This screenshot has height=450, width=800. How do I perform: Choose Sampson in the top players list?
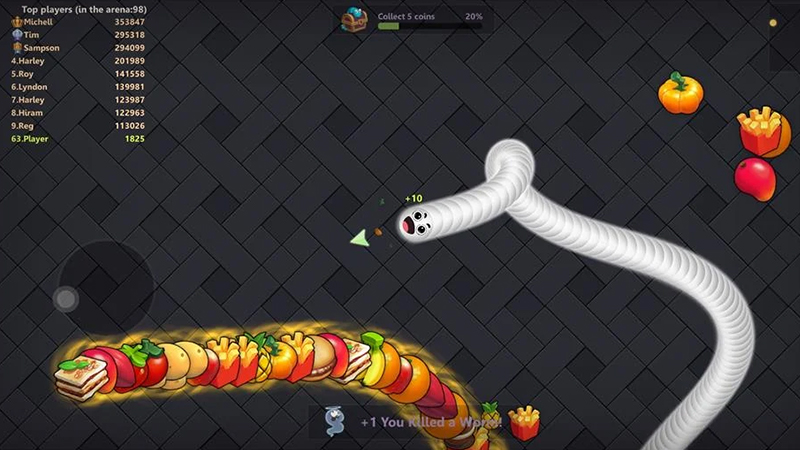tap(77, 48)
